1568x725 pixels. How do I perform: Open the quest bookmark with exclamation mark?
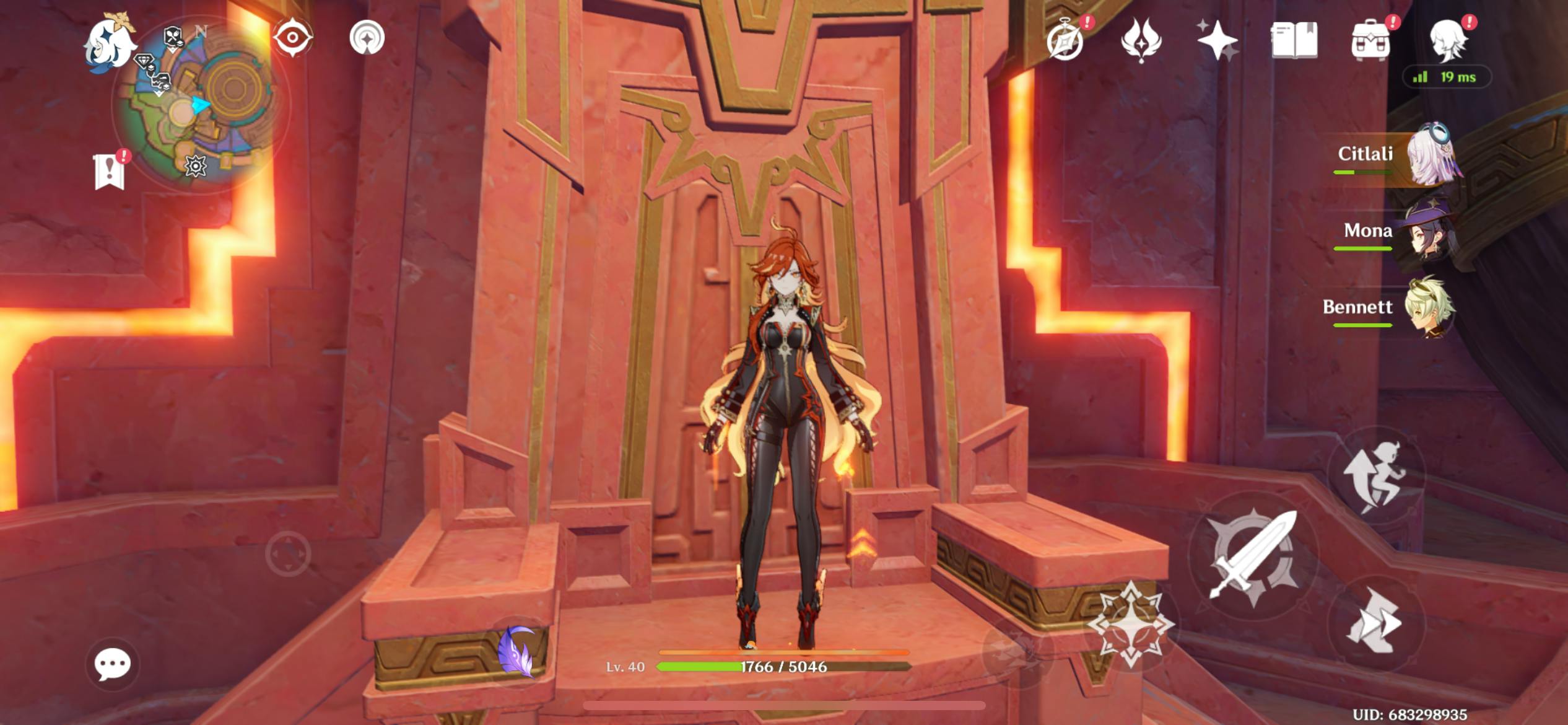point(110,171)
